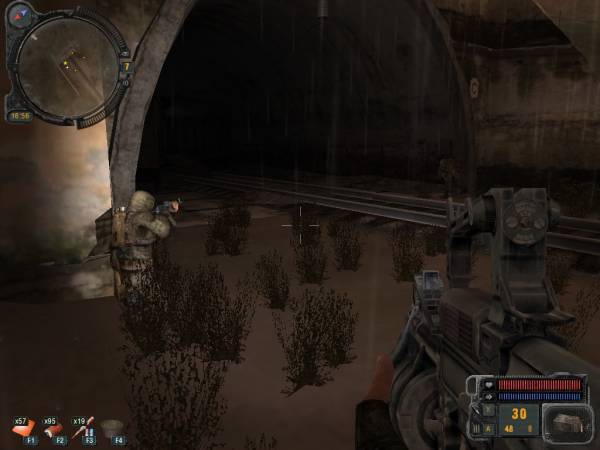The width and height of the screenshot is (600, 450).
Task: Select the F4 quick slot item
Action: pyautogui.click(x=115, y=428)
